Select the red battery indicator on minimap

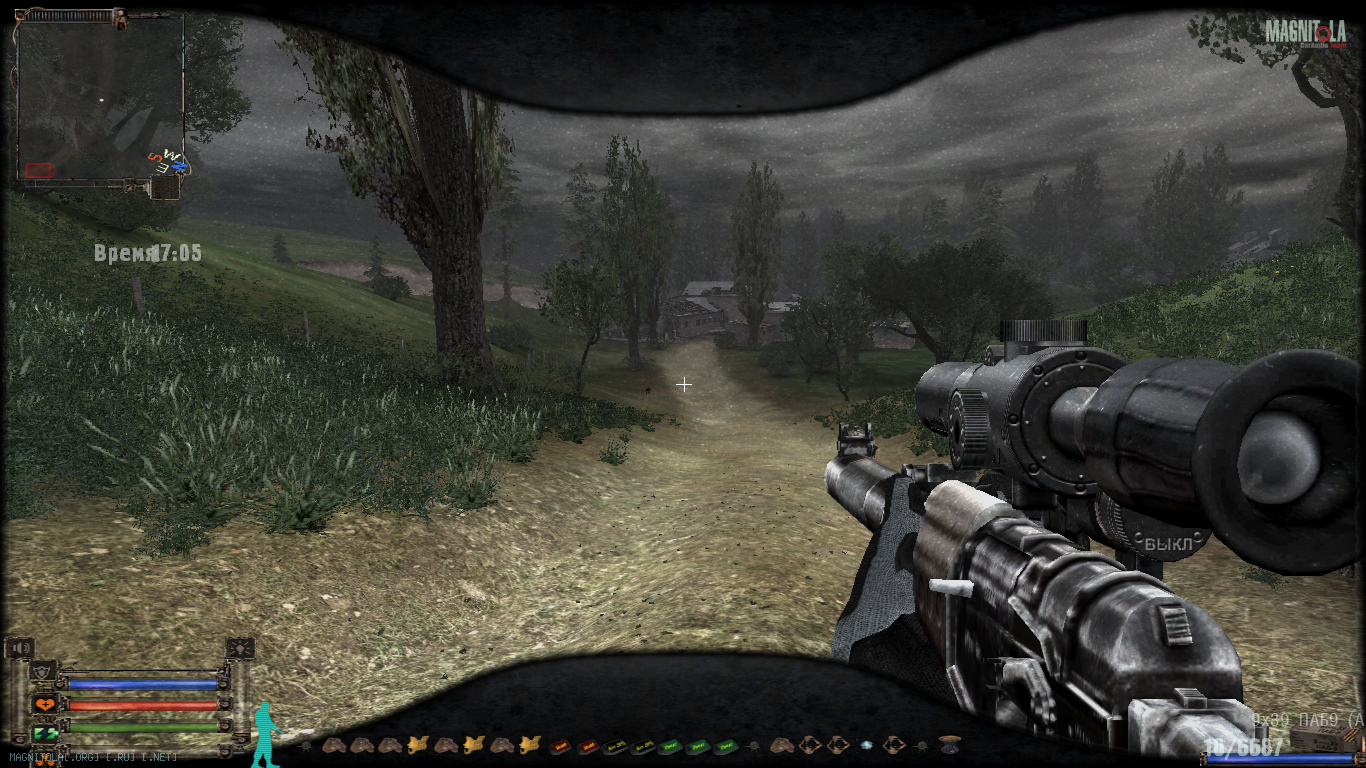tap(40, 170)
